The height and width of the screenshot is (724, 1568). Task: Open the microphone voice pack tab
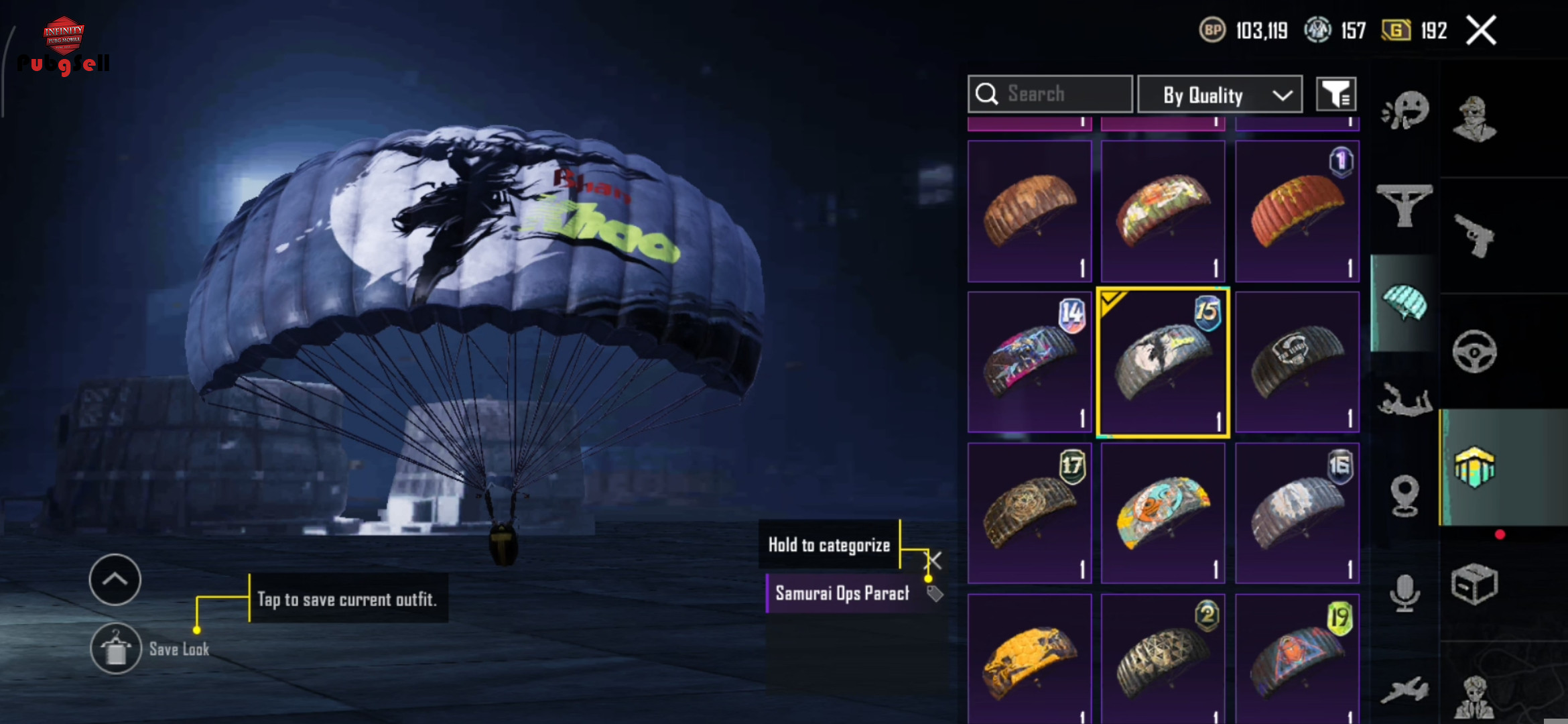tap(1404, 593)
